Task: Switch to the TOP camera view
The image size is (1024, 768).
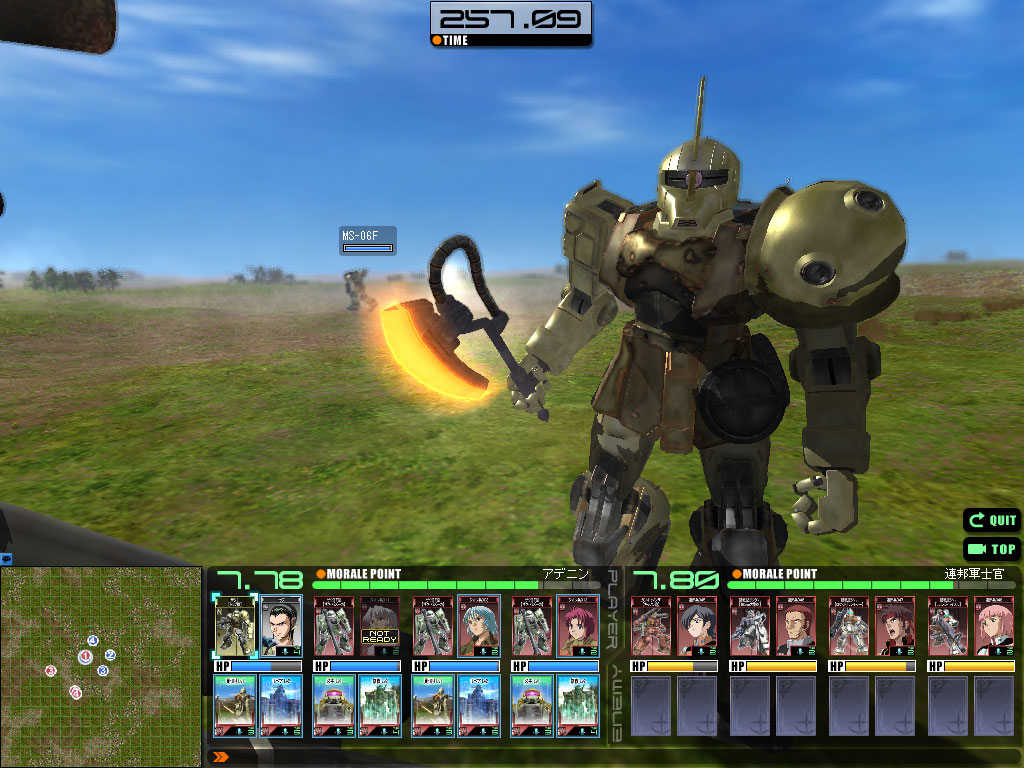Action: point(991,549)
